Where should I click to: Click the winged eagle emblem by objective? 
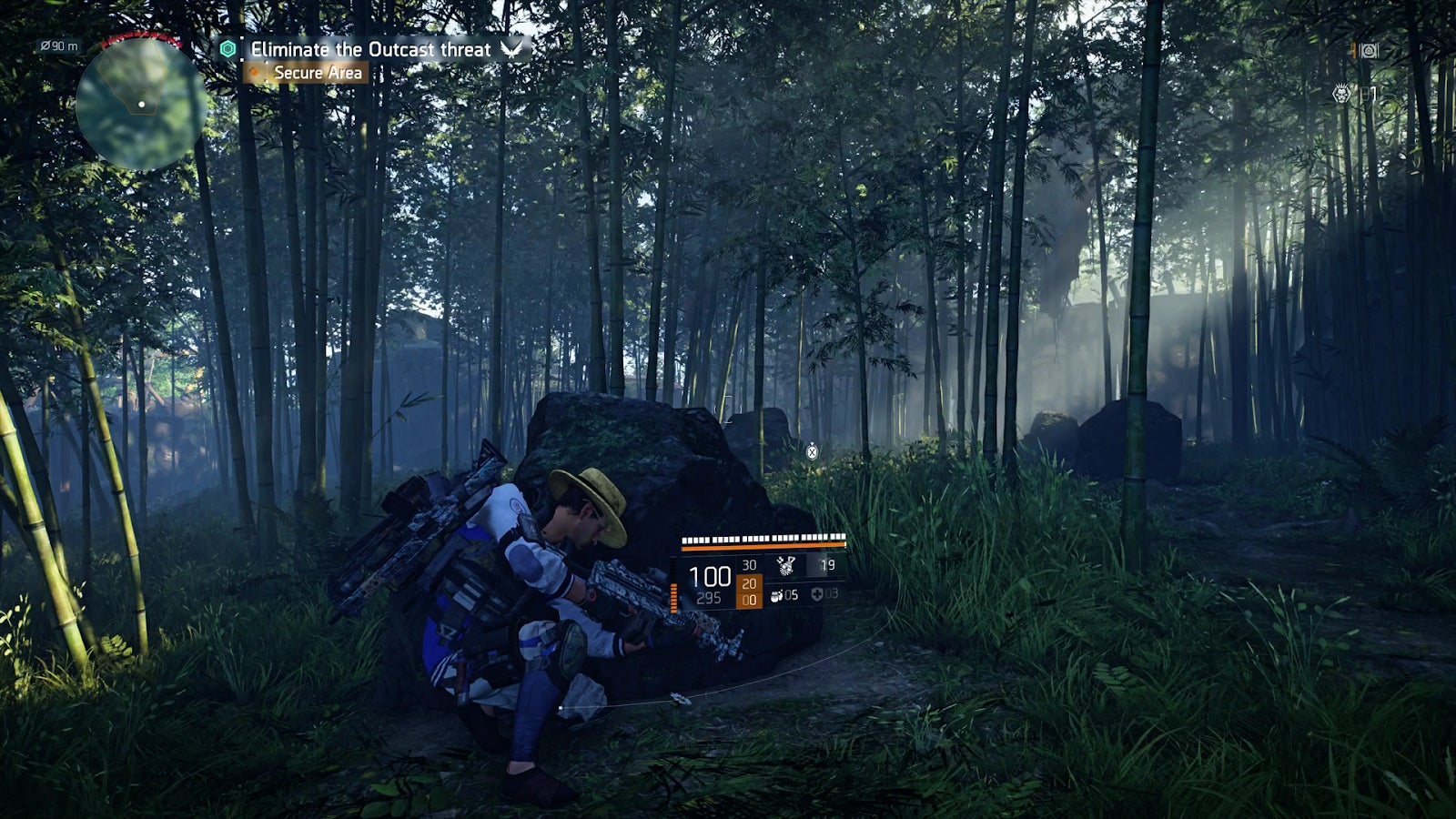[511, 49]
